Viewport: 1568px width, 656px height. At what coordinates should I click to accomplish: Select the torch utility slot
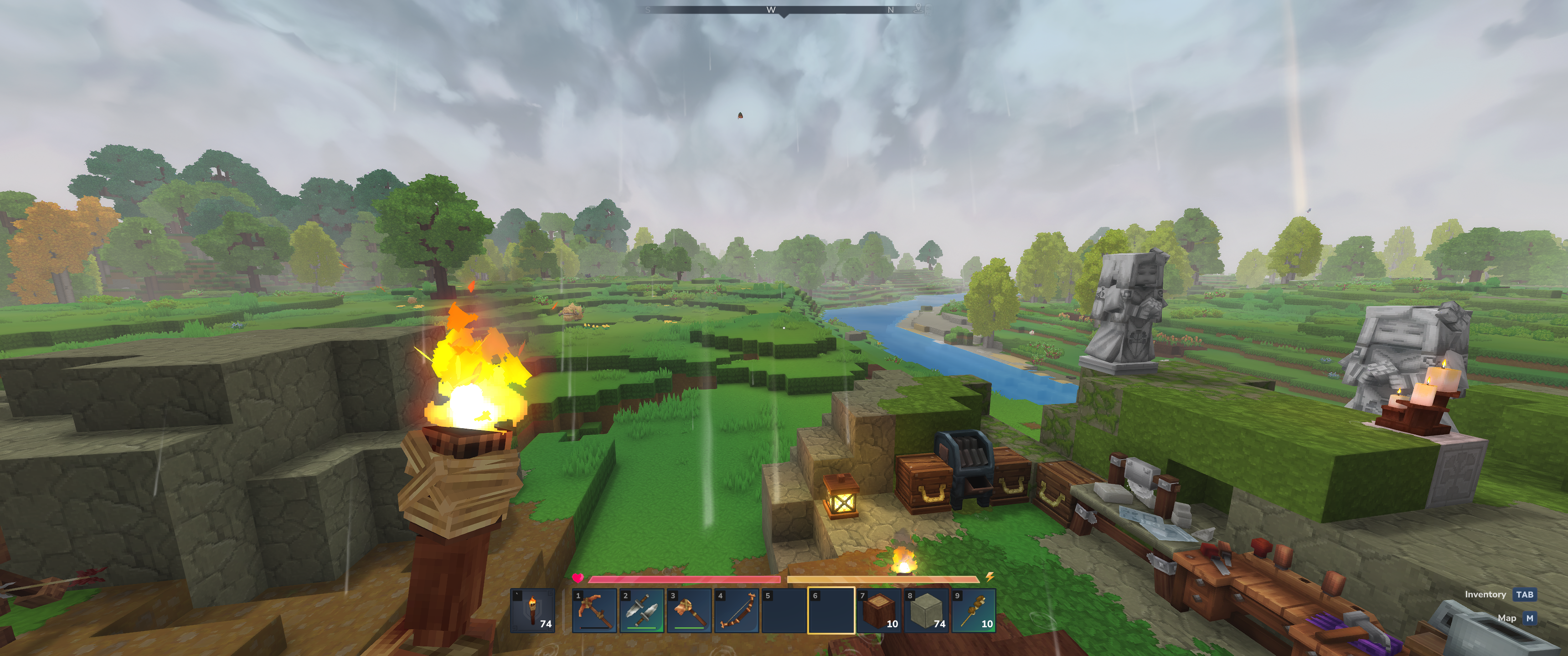click(x=532, y=610)
